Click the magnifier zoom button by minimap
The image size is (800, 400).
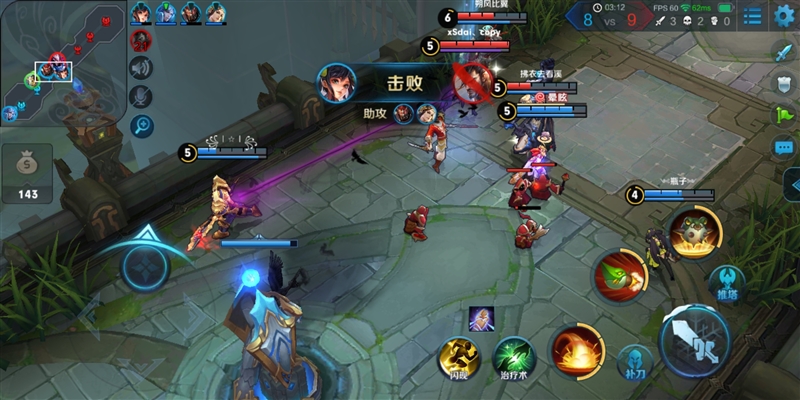point(142,125)
